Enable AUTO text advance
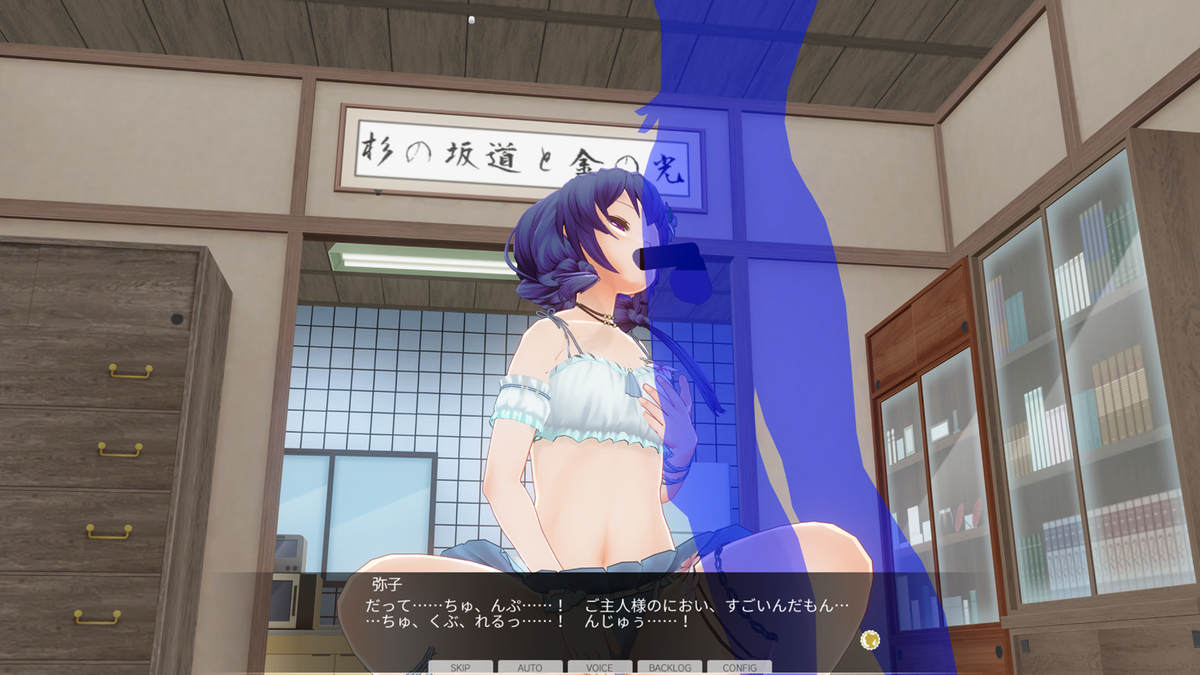Viewport: 1200px width, 675px height. coord(530,667)
